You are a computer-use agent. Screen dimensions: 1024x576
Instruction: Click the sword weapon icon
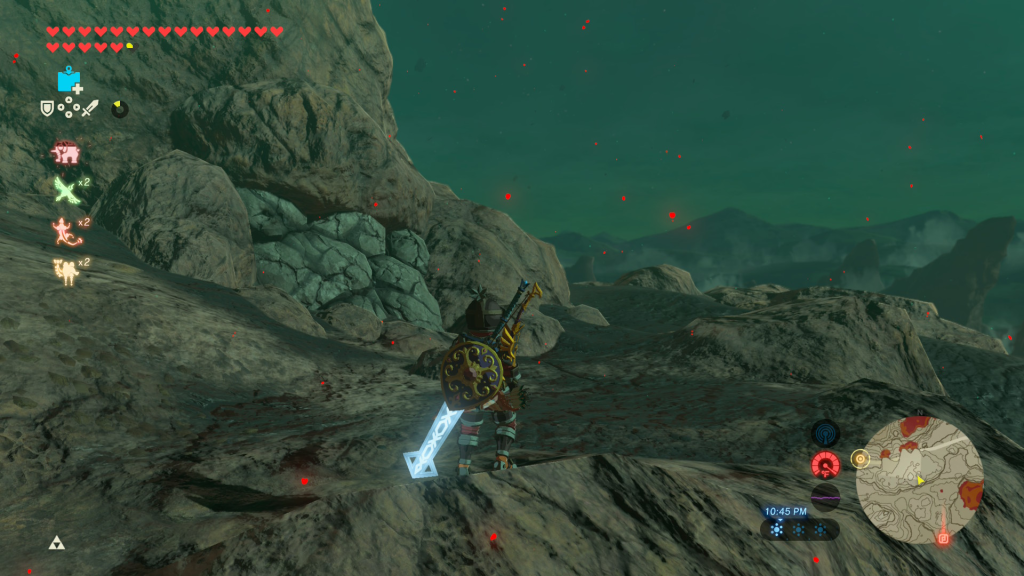point(90,108)
